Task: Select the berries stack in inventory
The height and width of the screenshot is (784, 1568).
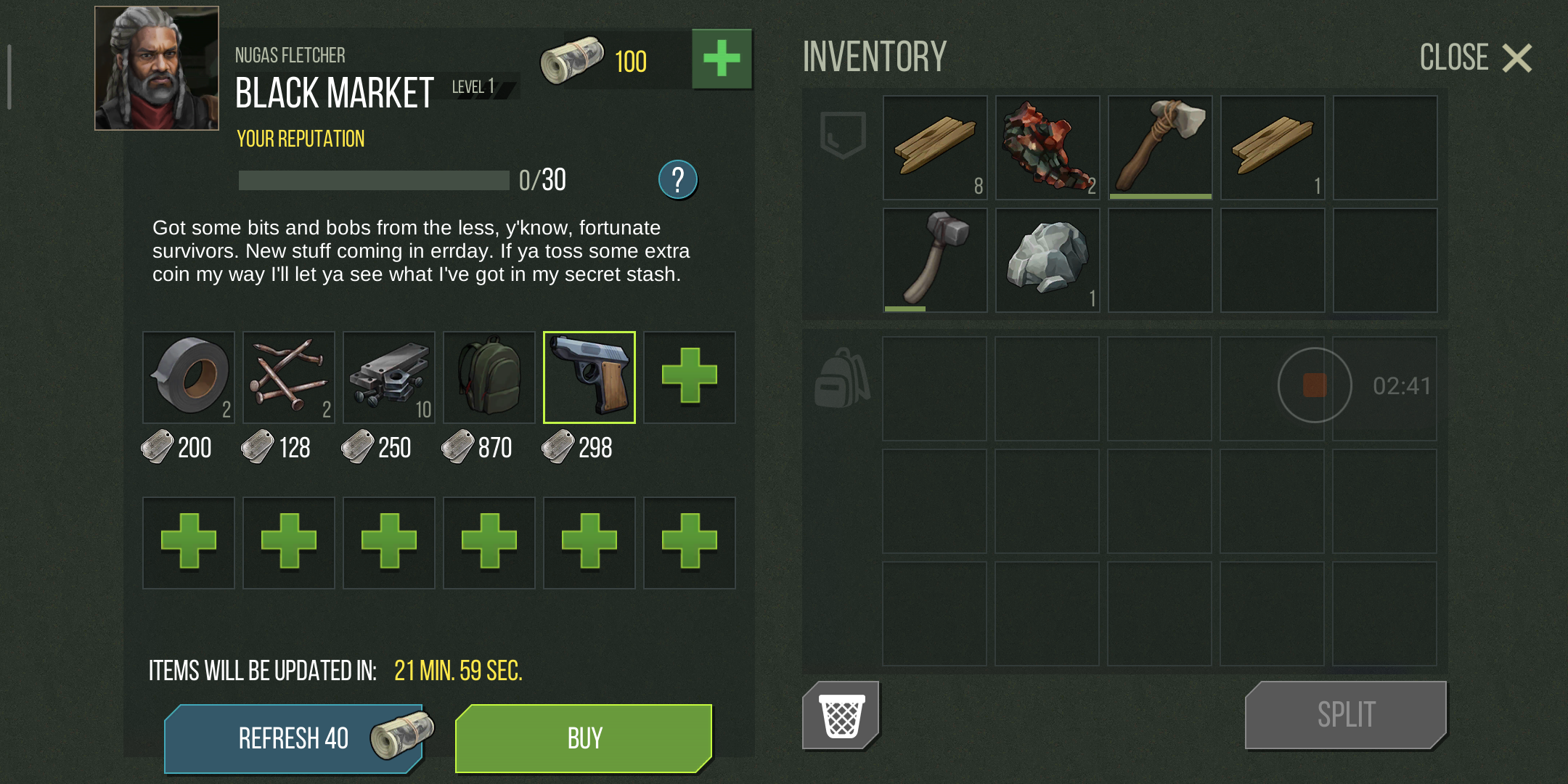Action: click(x=1048, y=147)
